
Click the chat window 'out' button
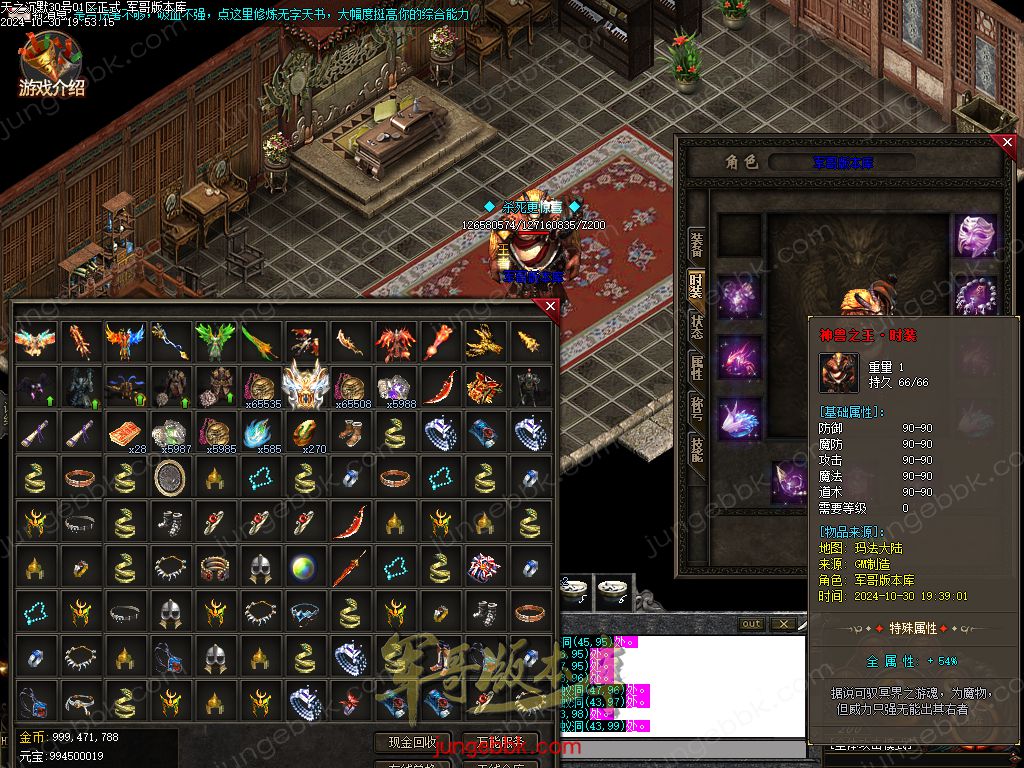pyautogui.click(x=751, y=624)
